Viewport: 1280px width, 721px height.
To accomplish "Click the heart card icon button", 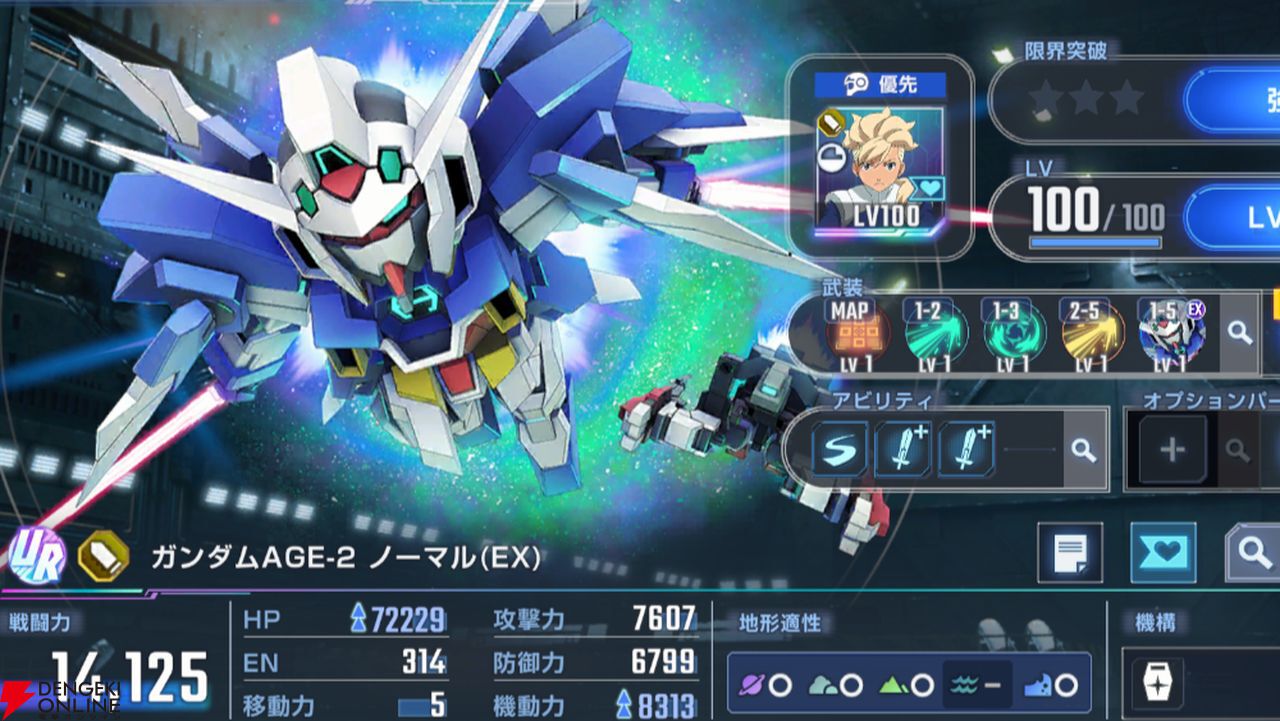I will pos(1163,552).
